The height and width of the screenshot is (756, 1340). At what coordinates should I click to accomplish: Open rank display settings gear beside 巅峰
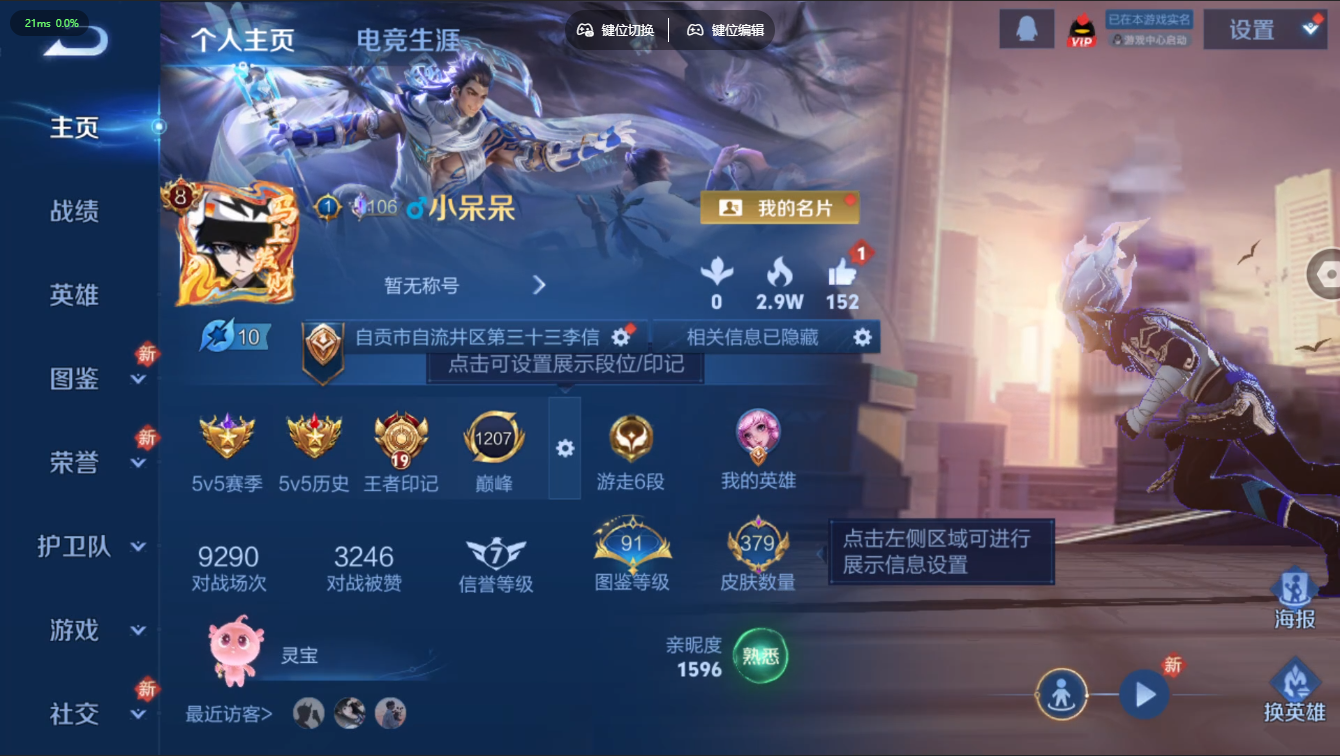coord(566,449)
